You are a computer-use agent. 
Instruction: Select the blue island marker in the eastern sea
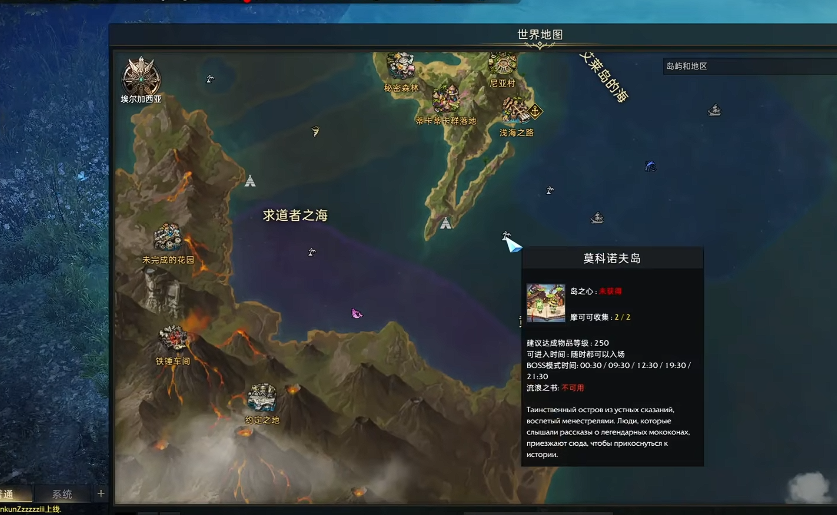[x=650, y=166]
